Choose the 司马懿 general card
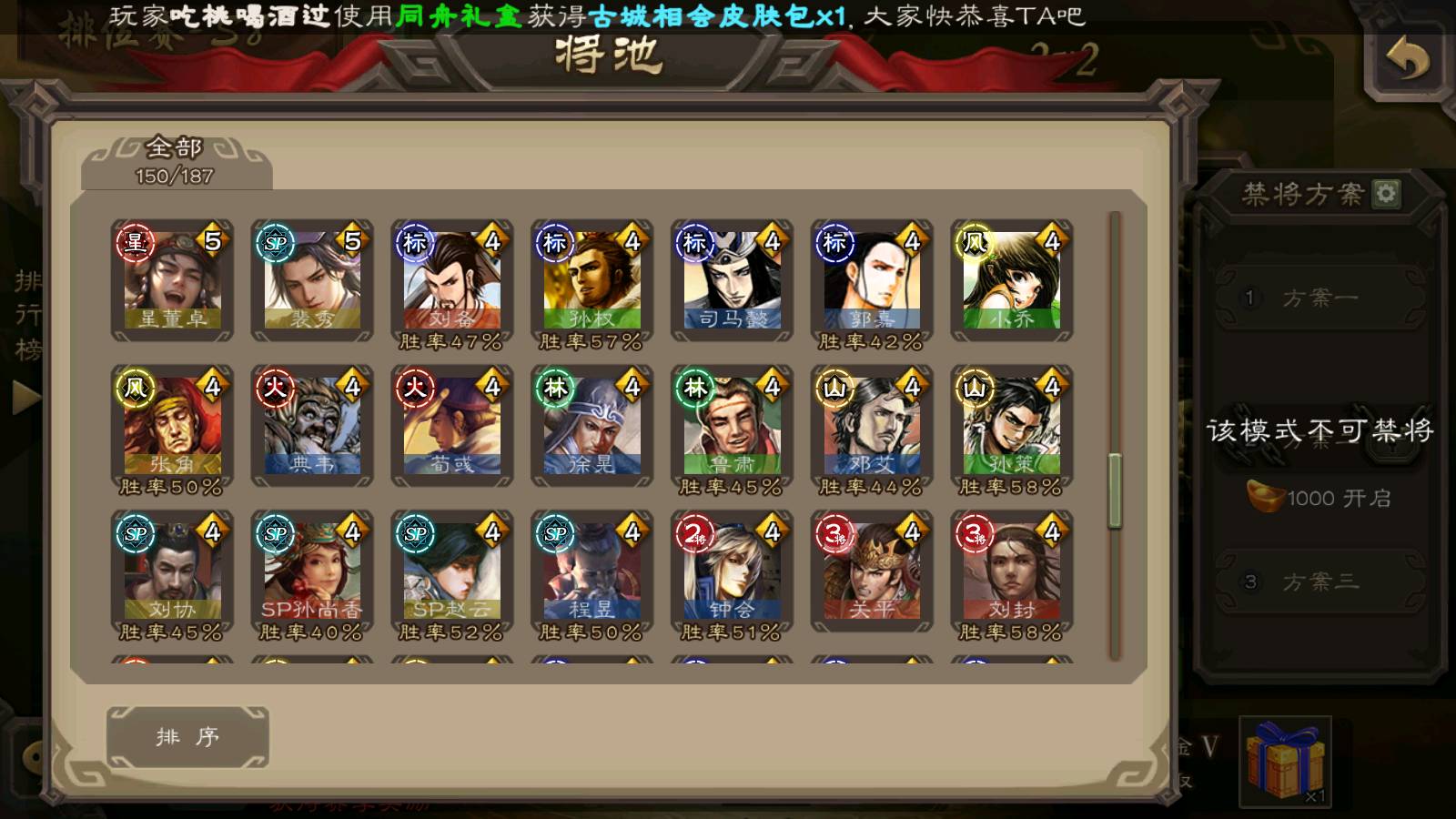This screenshot has width=1456, height=819. coord(733,280)
